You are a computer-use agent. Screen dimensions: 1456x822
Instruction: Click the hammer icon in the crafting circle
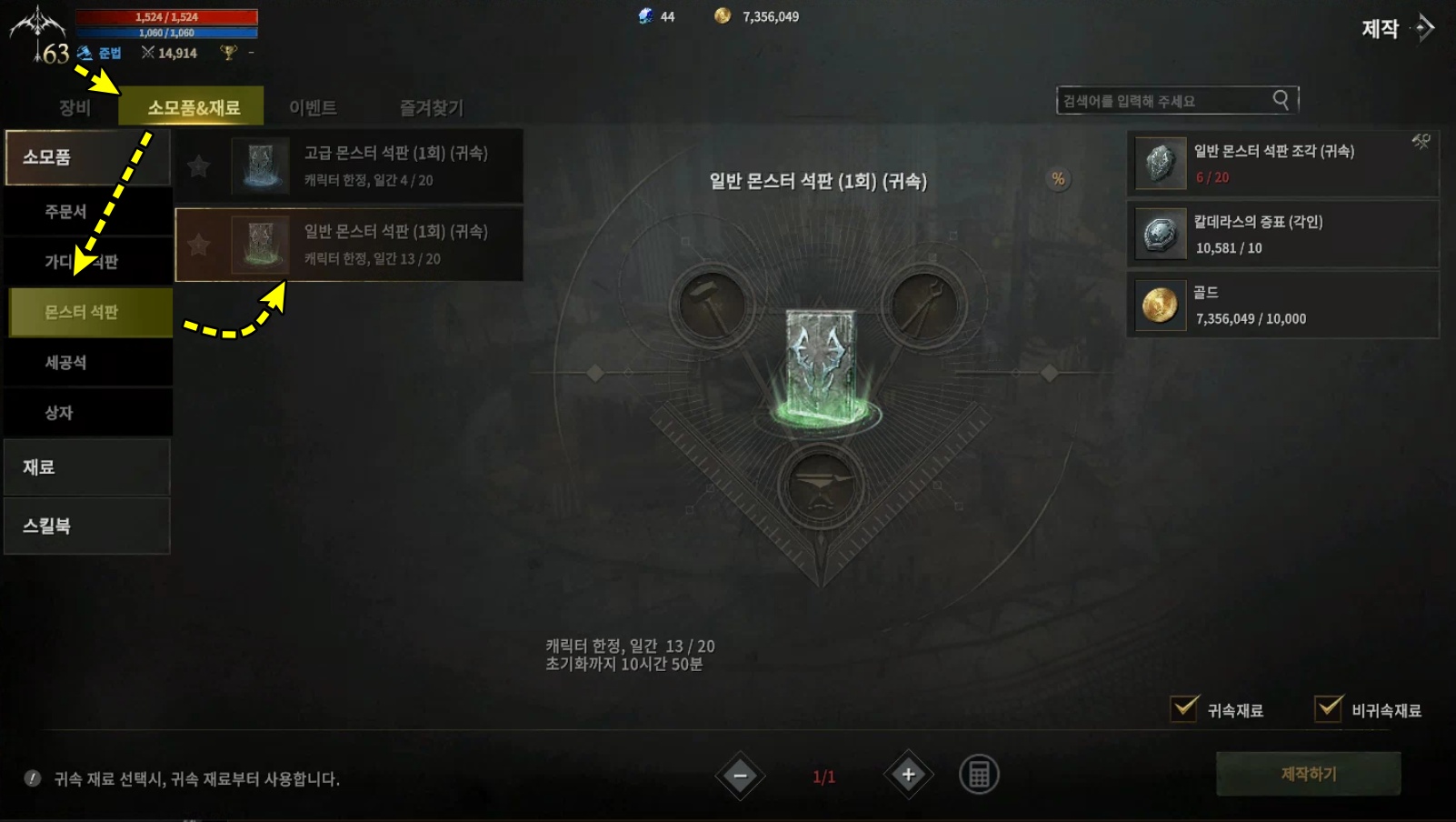[x=713, y=305]
